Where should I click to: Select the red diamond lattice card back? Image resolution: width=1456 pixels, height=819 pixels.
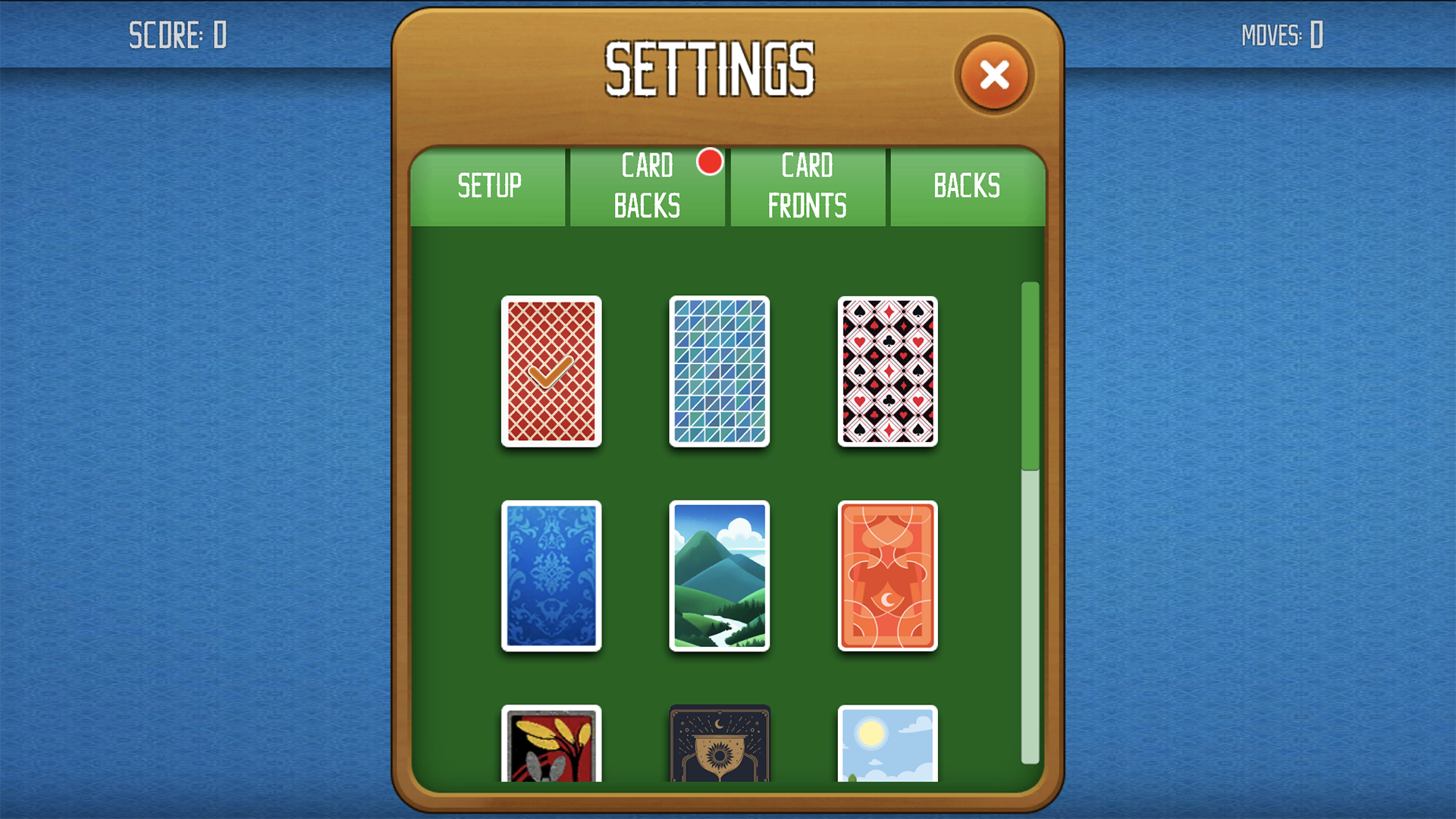point(551,373)
